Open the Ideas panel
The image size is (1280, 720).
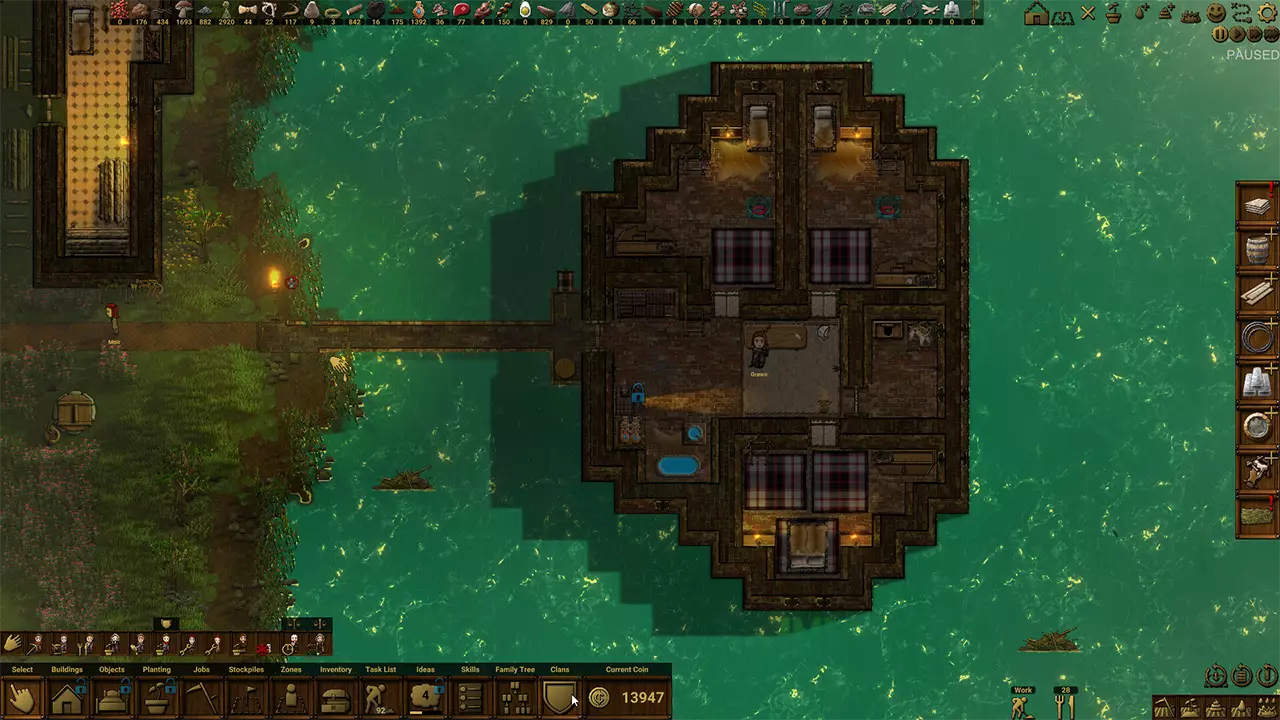(x=426, y=697)
